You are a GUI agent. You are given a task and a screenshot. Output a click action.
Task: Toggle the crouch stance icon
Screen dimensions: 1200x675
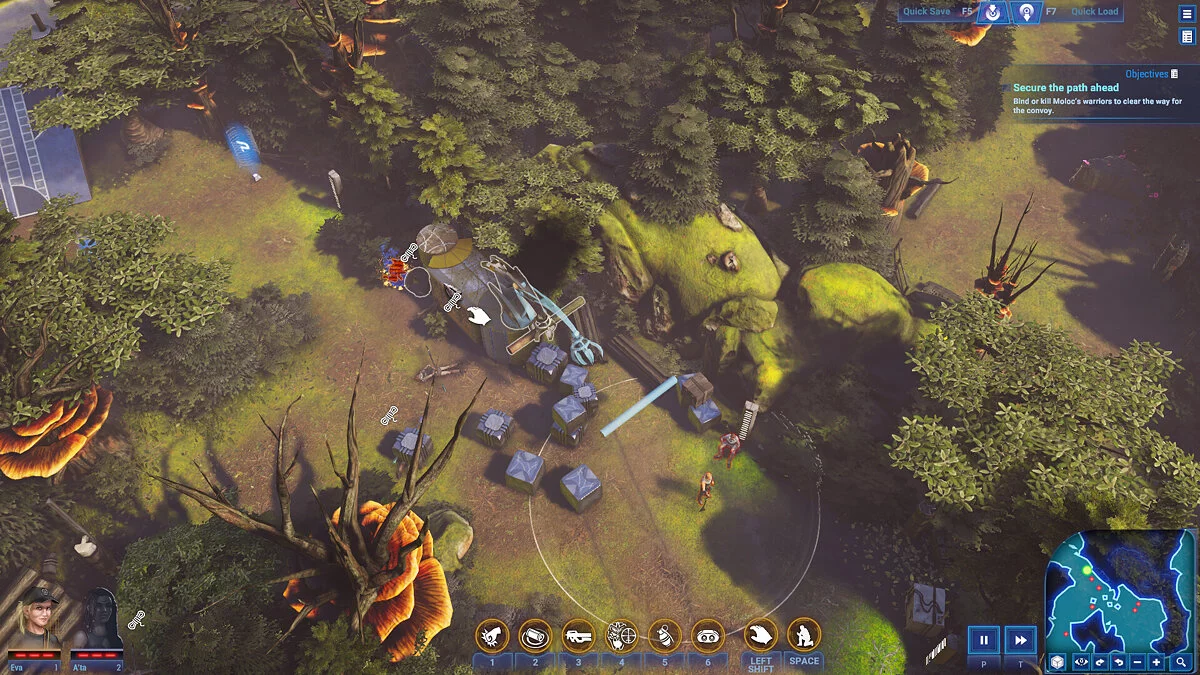(804, 634)
